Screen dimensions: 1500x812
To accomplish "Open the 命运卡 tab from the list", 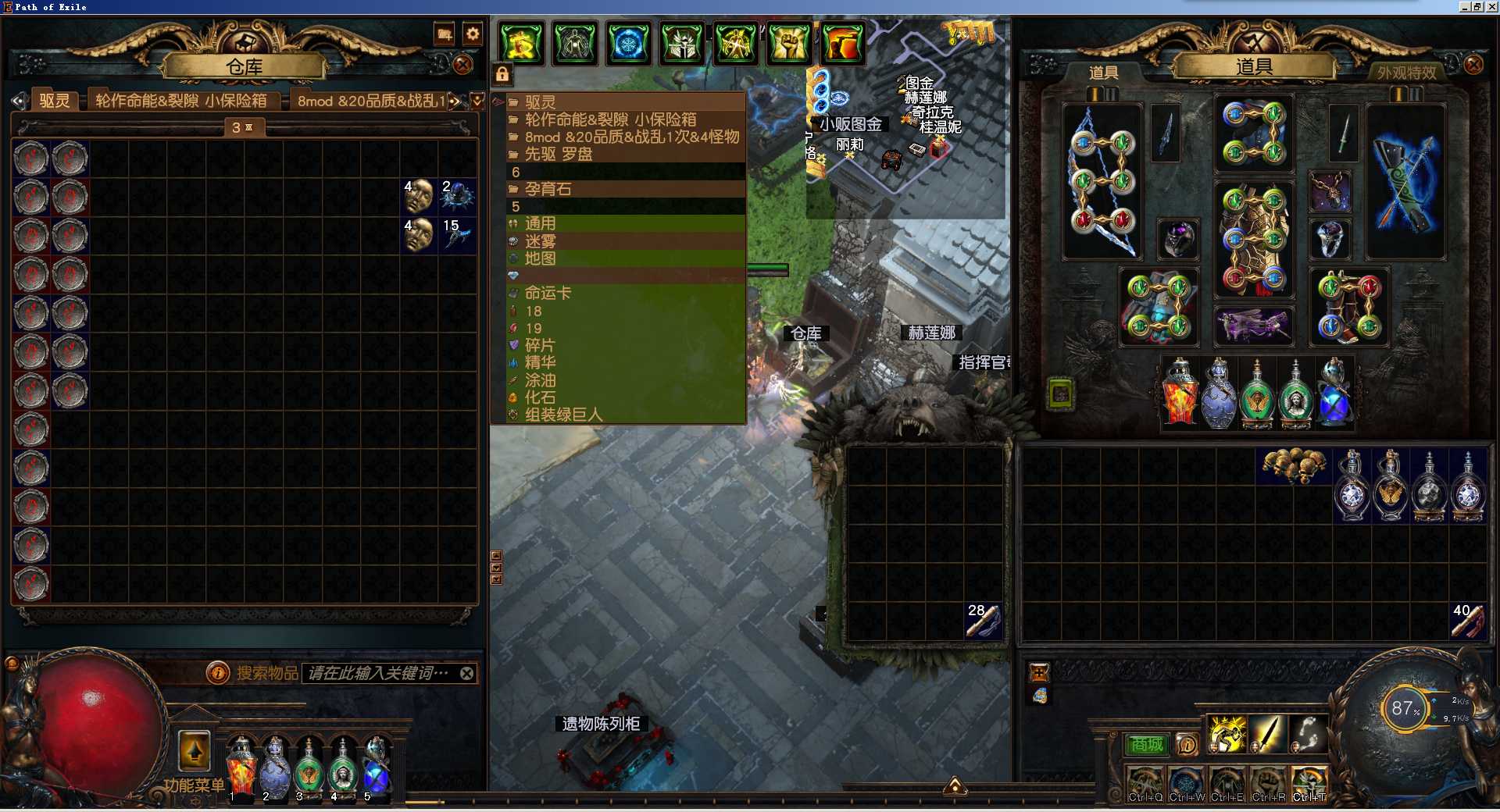I will [x=548, y=293].
